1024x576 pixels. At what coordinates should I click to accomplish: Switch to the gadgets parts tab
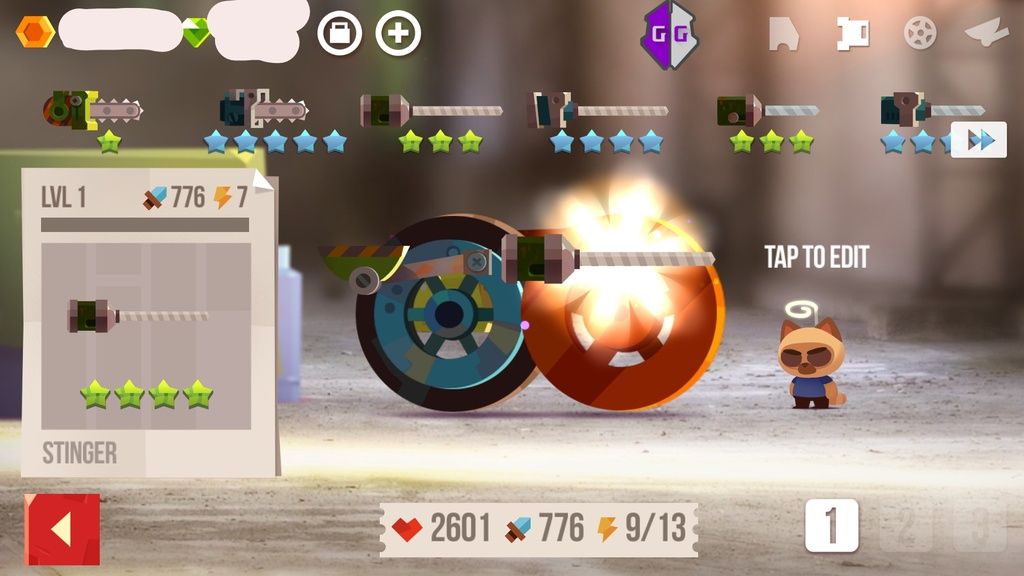(x=986, y=34)
